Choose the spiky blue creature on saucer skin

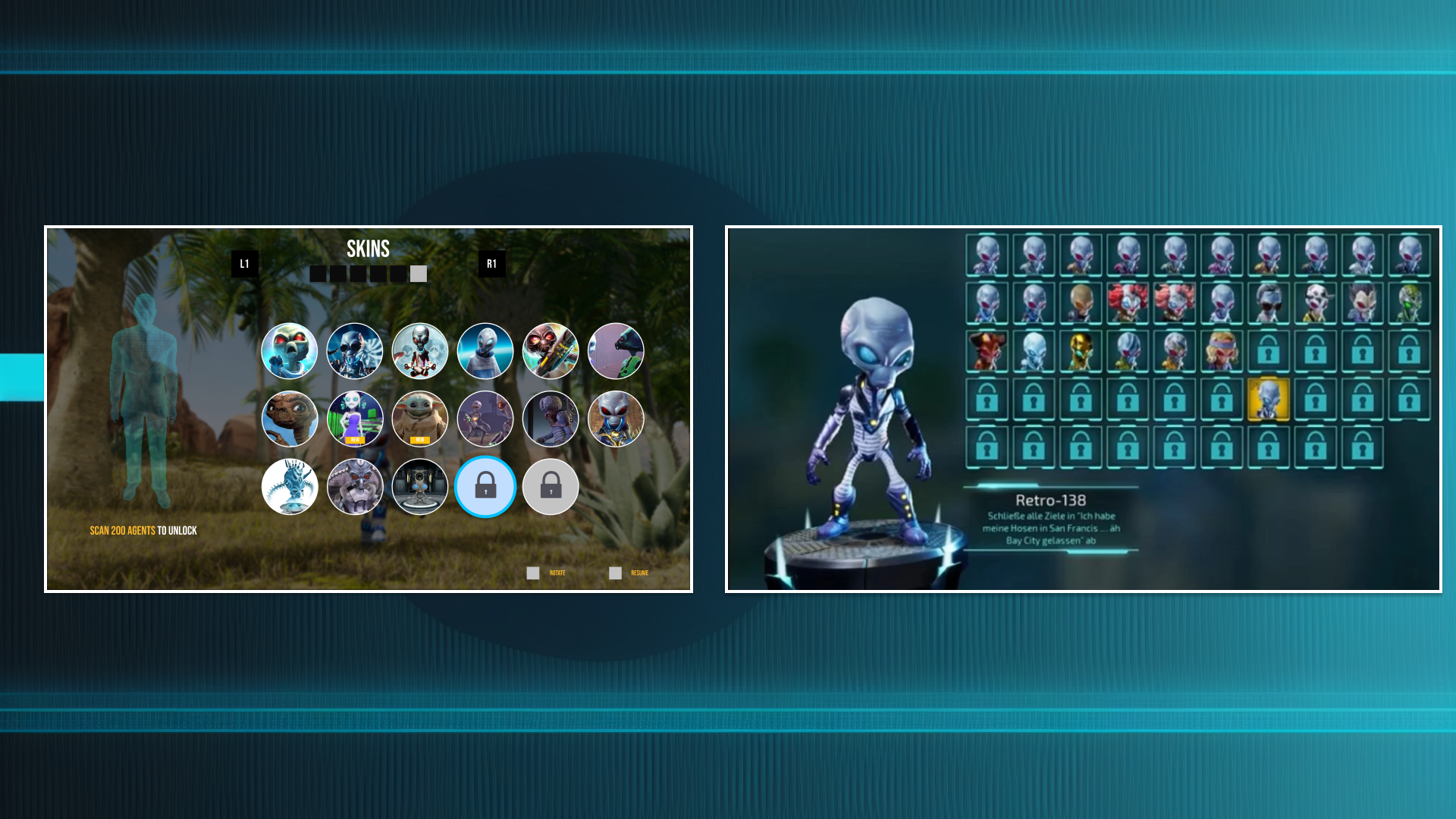coord(290,487)
